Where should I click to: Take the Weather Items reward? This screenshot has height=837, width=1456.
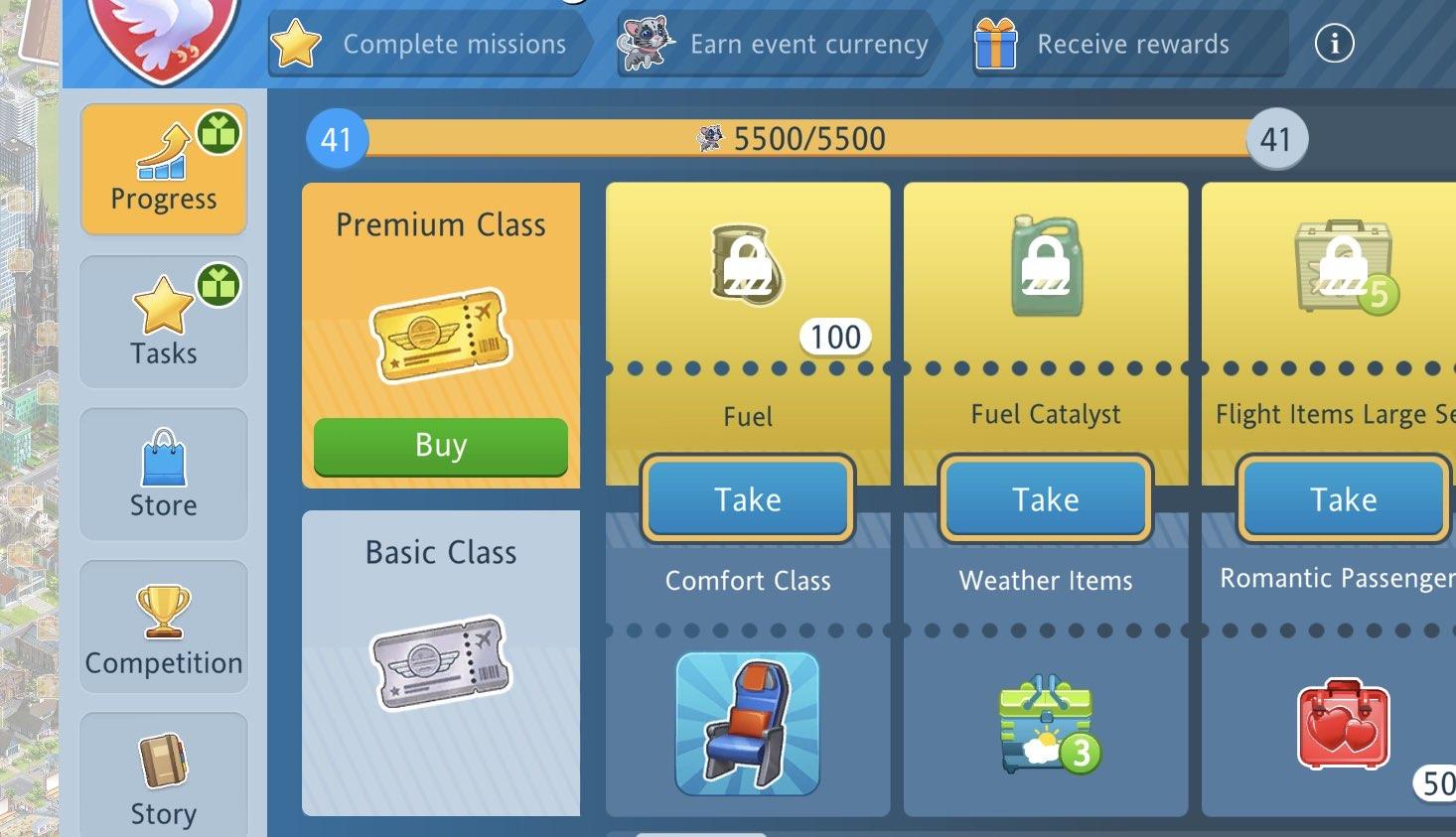point(1045,498)
